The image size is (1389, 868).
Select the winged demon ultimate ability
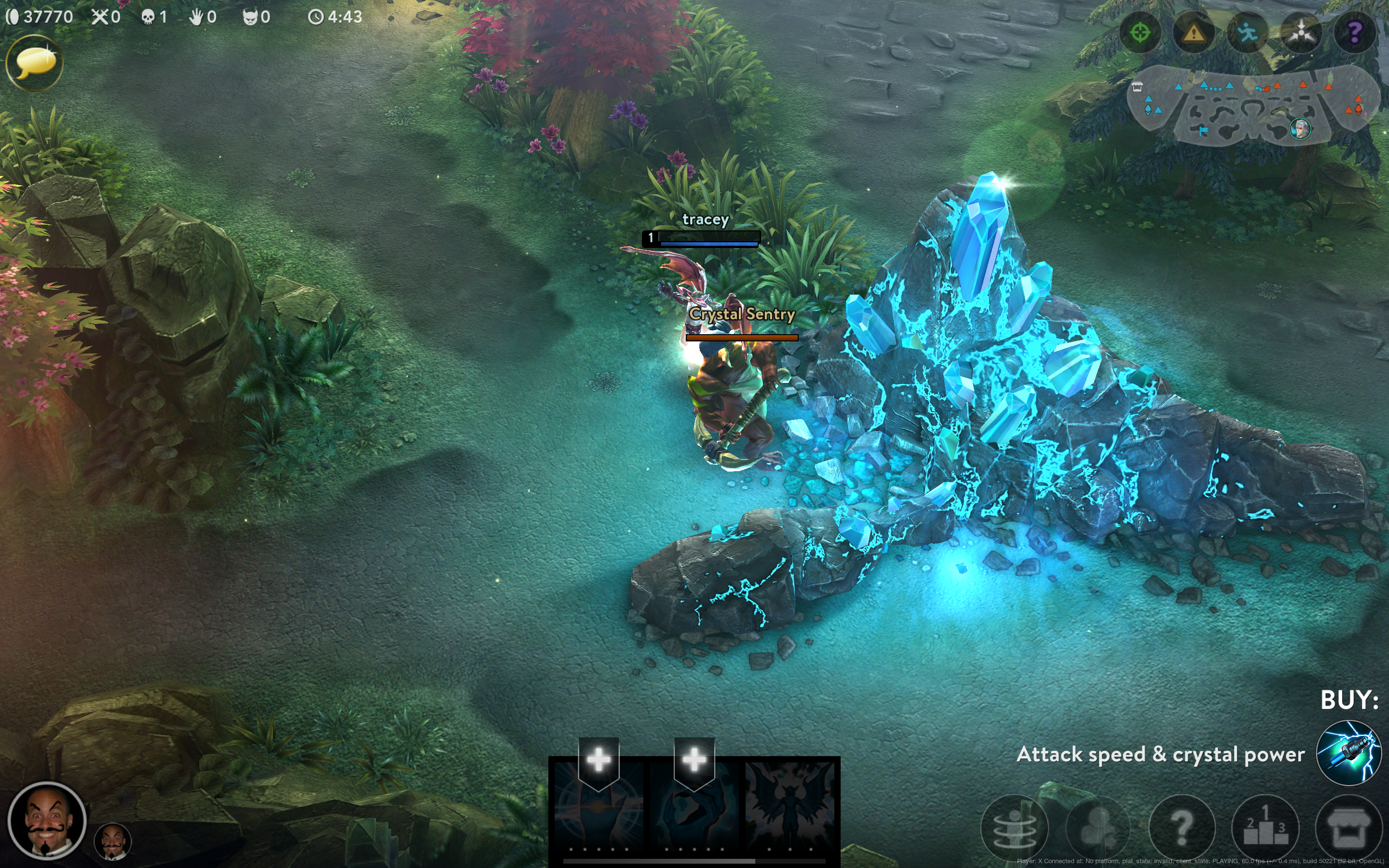pyautogui.click(x=790, y=807)
